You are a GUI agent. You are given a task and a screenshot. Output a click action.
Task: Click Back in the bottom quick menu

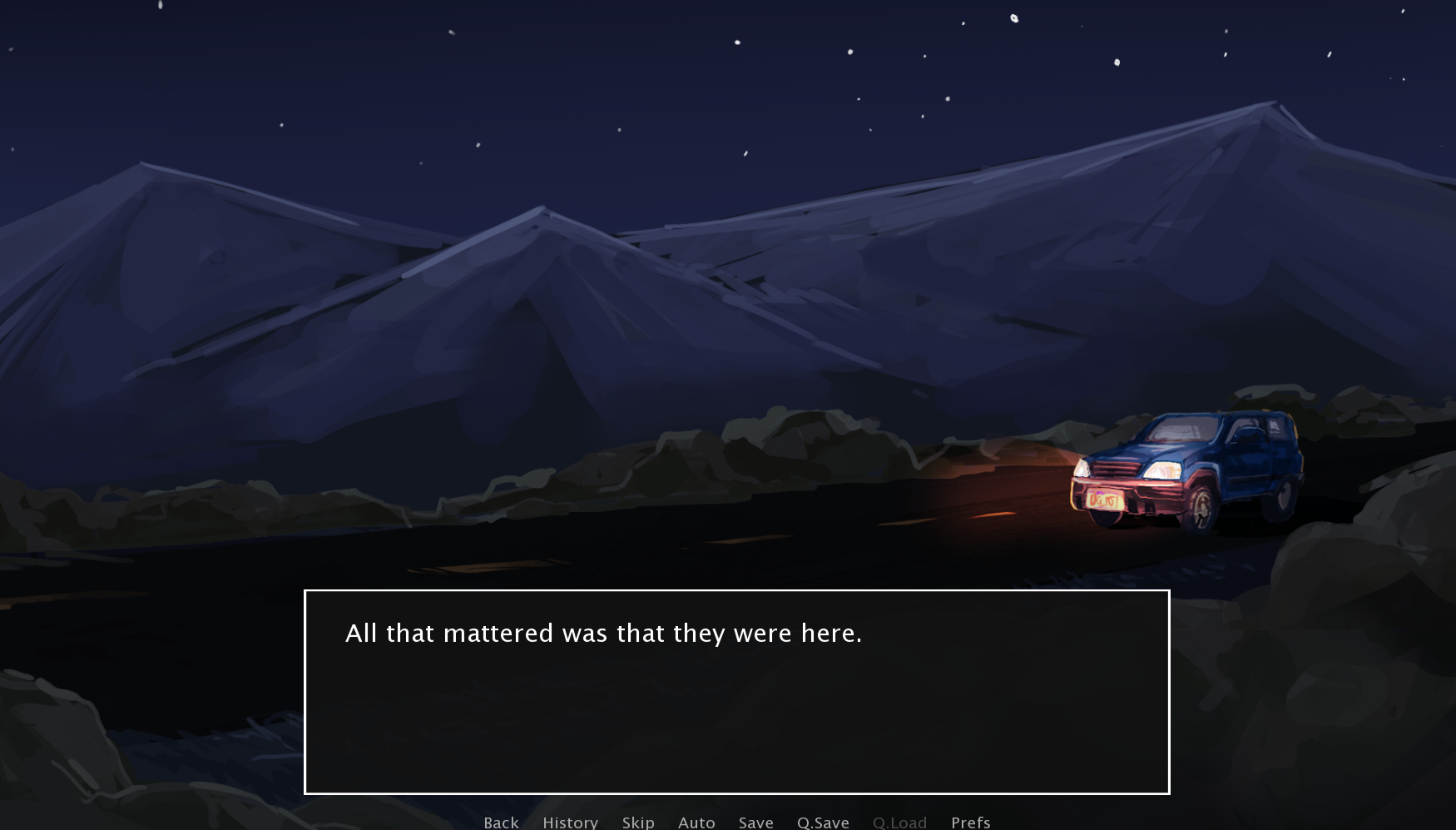point(500,823)
